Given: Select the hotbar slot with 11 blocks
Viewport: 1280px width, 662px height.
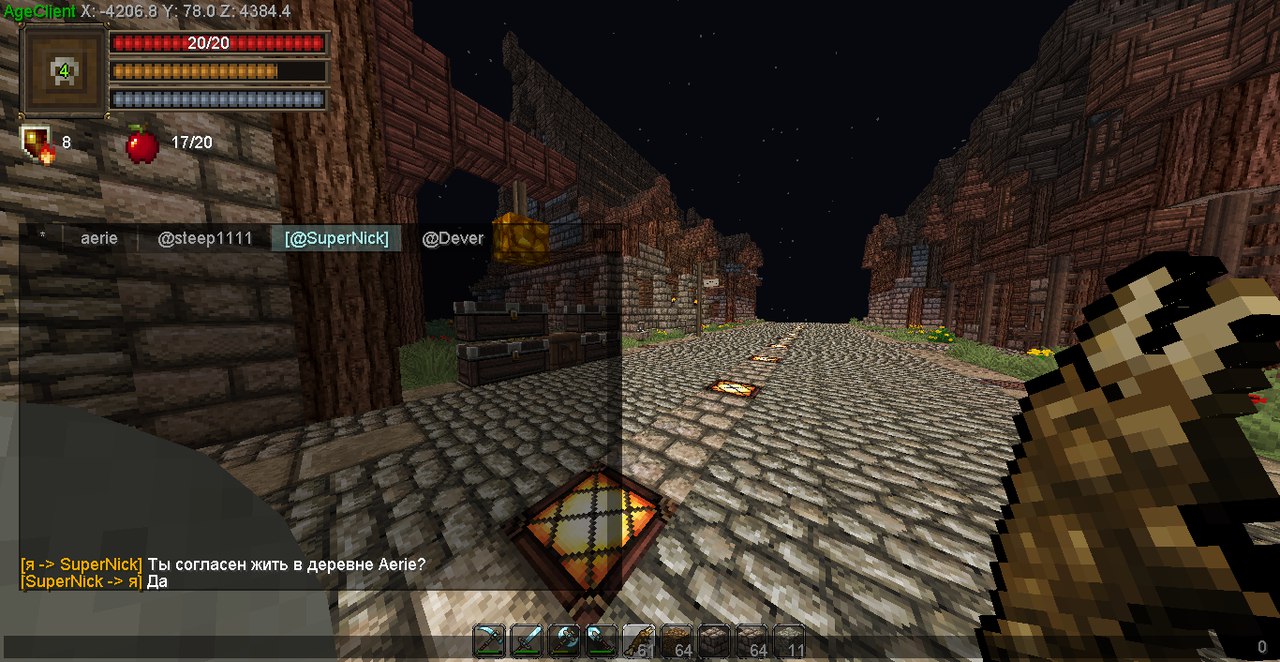Looking at the screenshot, I should point(789,641).
